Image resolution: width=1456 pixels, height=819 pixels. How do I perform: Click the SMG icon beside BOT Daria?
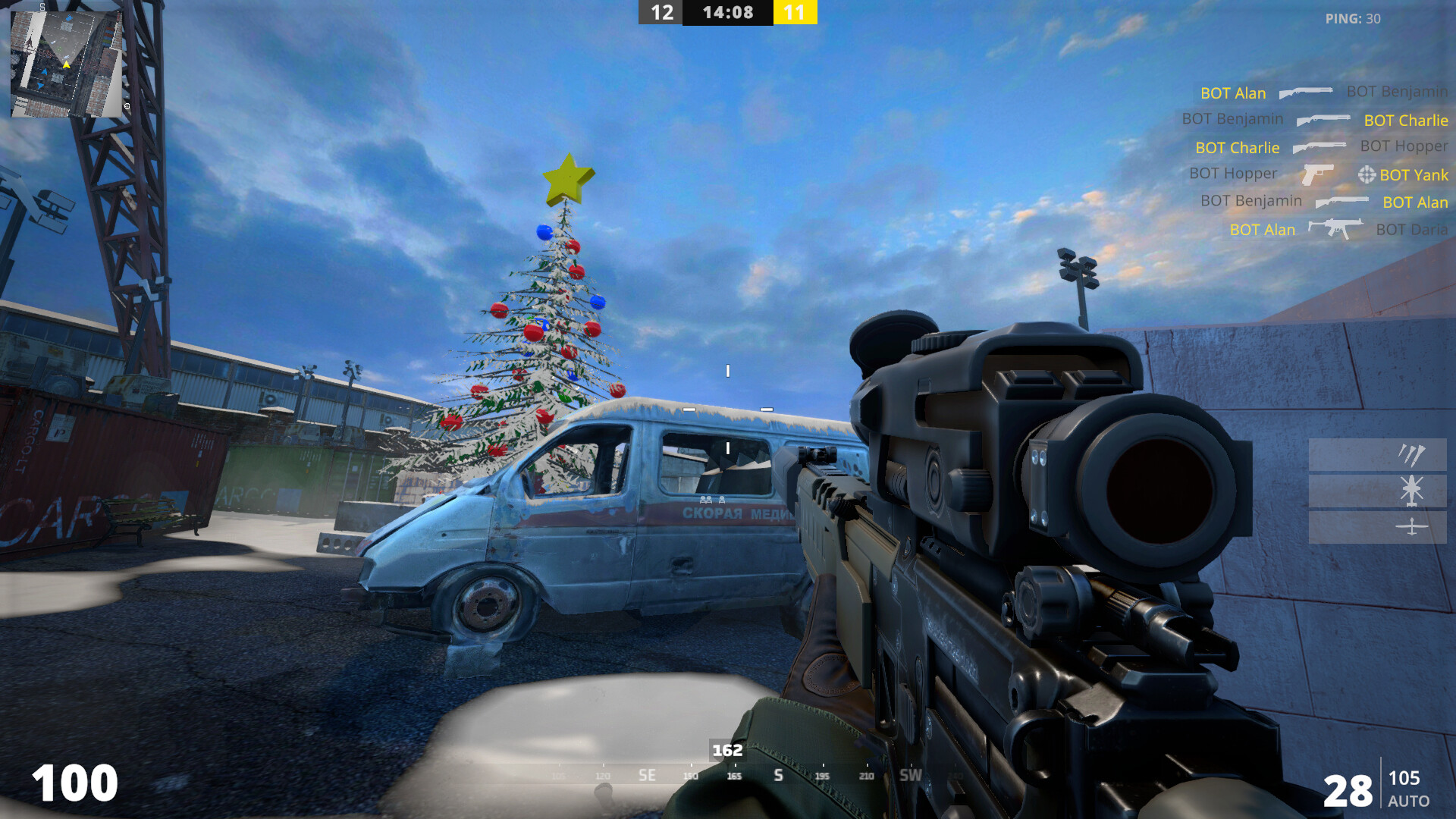click(1336, 228)
